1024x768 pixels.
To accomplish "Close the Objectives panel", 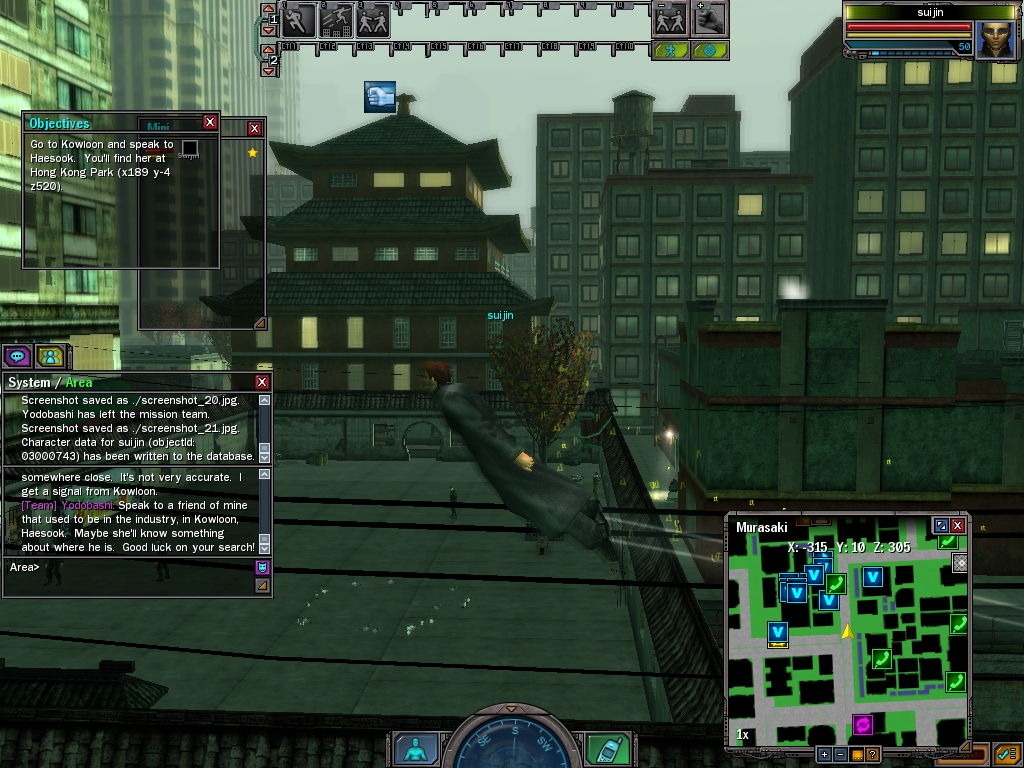I will (x=210, y=122).
